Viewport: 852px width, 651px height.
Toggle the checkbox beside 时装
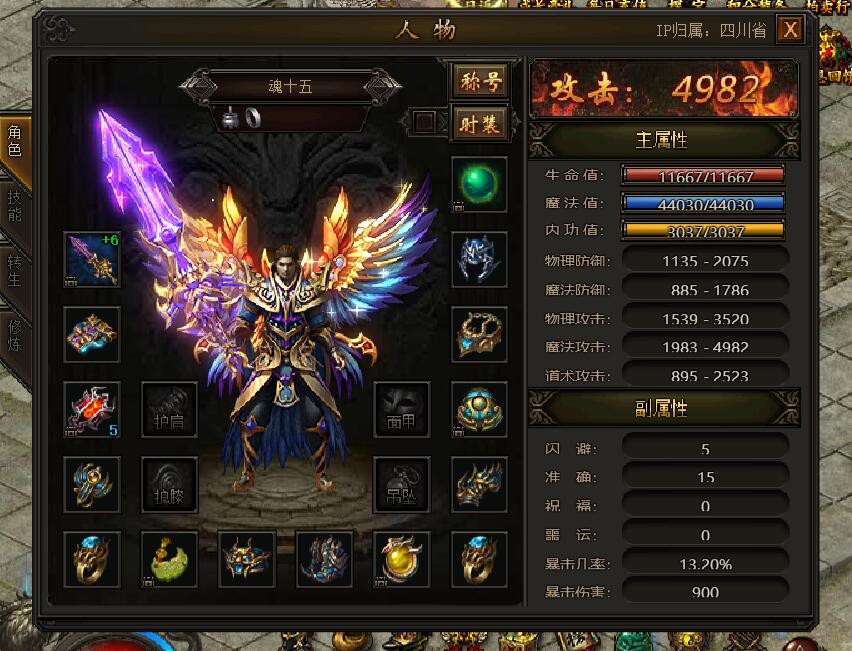425,122
